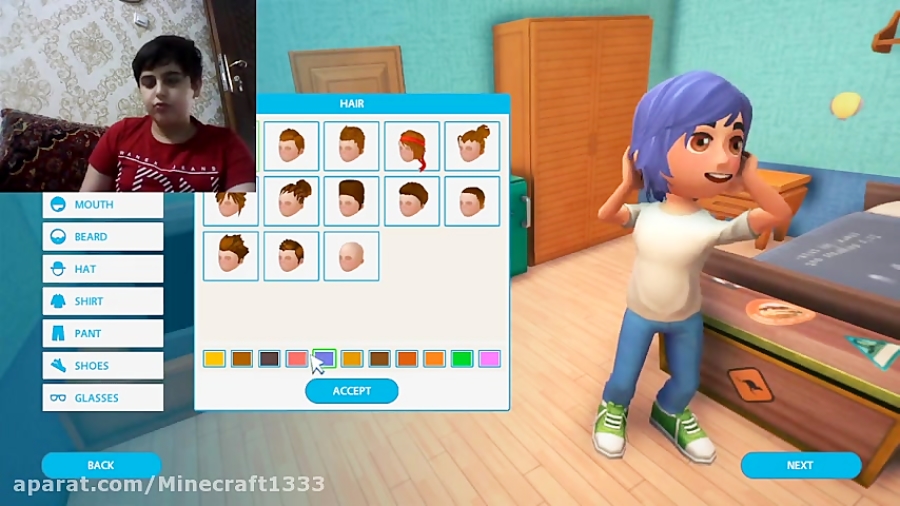Open the Glasses category

pos(103,398)
